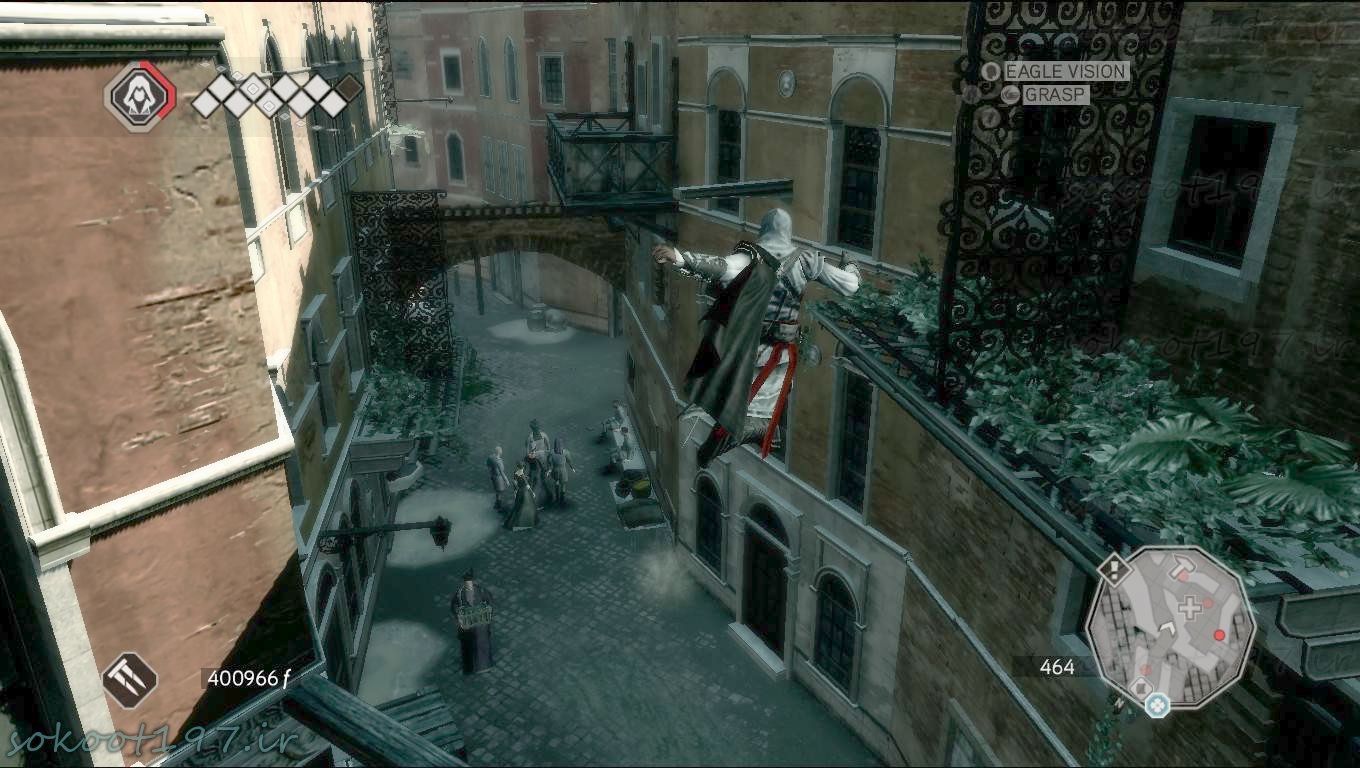Open the octagonal minimap

(1170, 627)
